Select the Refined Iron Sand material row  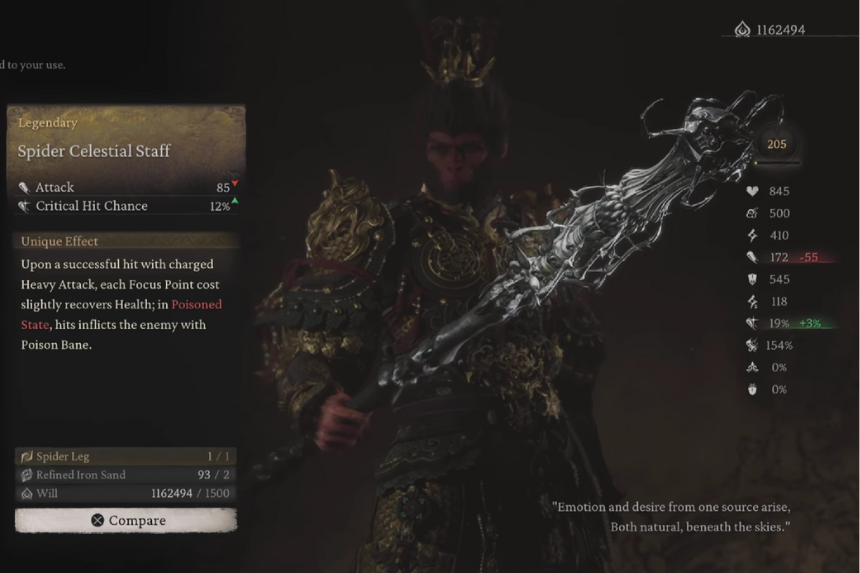(x=126, y=475)
